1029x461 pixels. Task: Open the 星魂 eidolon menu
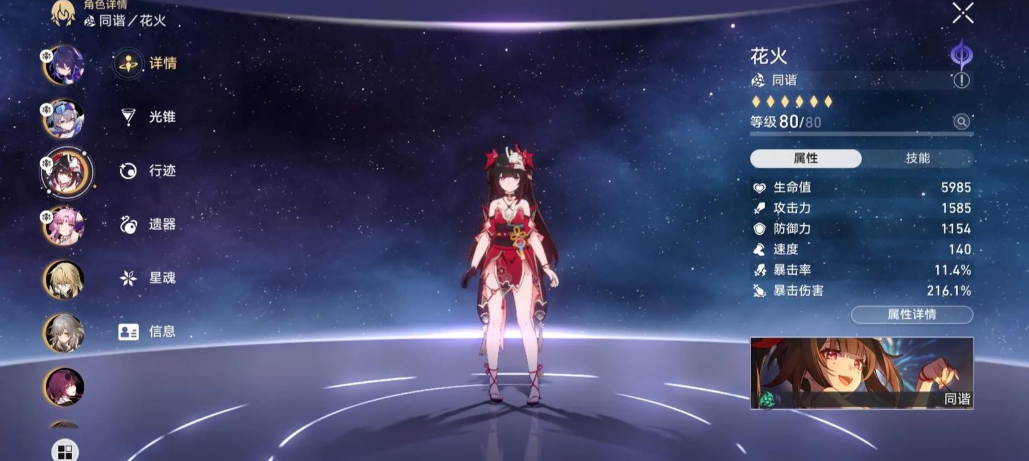tap(146, 278)
